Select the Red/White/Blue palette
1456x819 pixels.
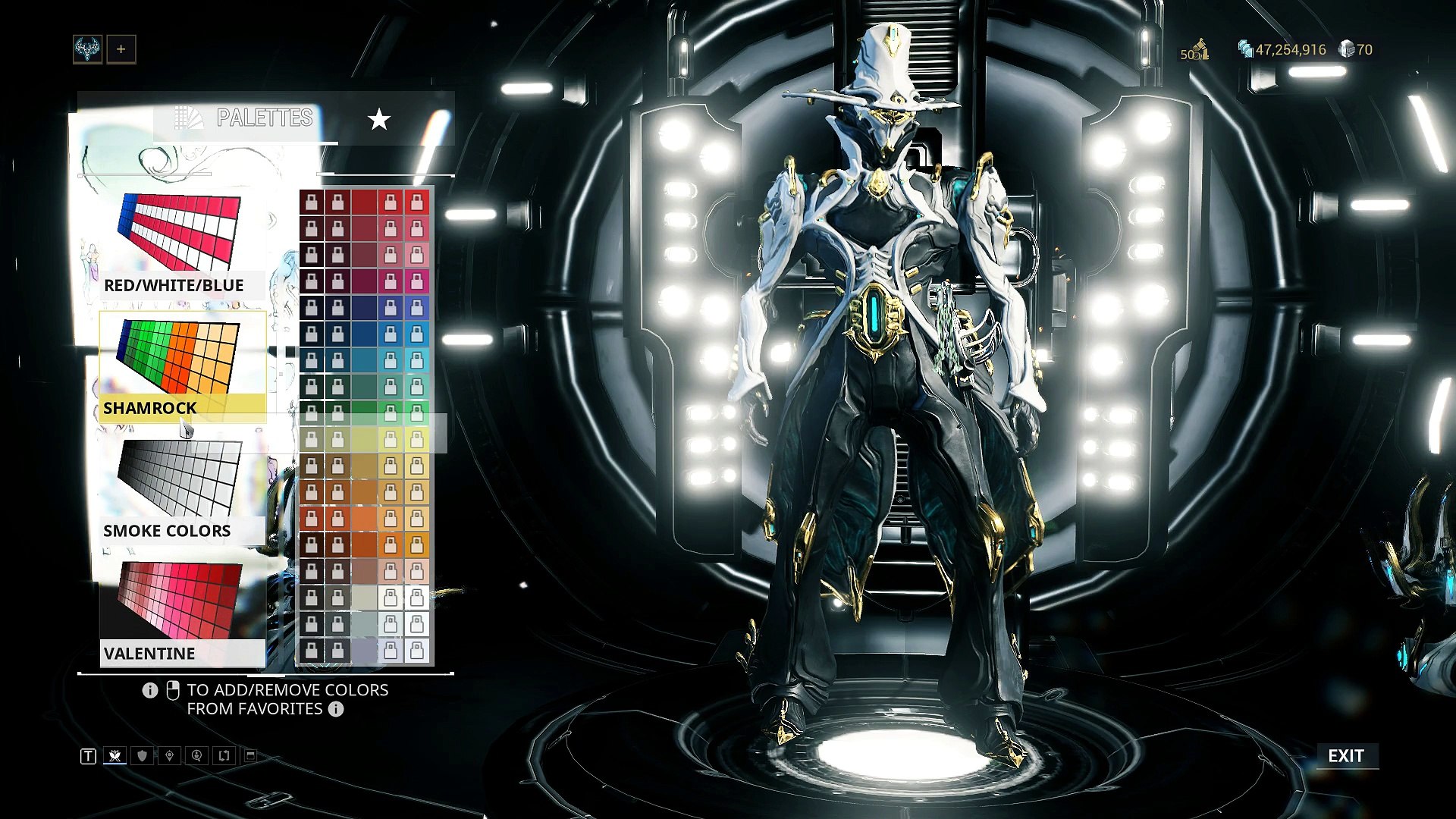tap(182, 244)
